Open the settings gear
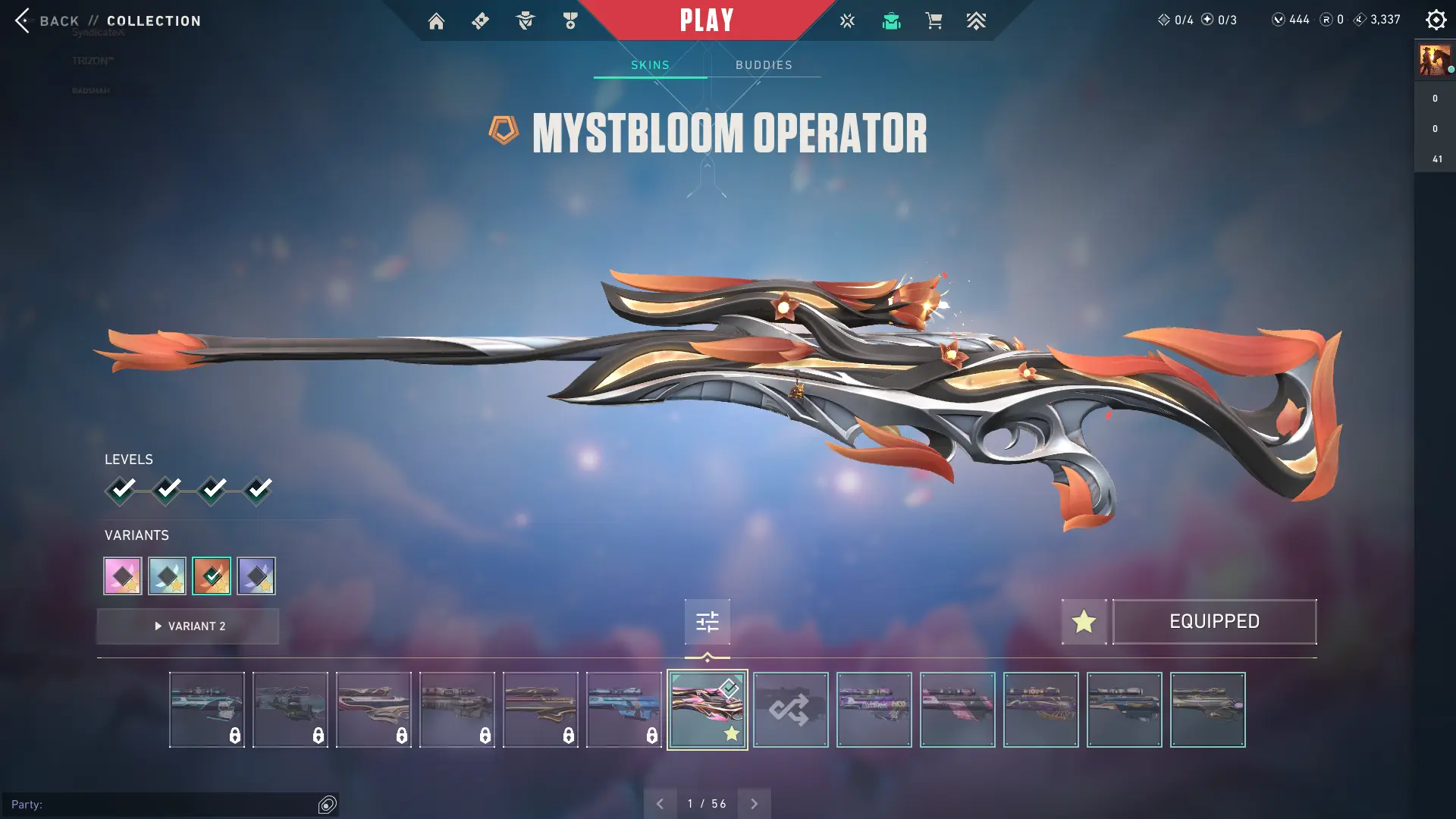This screenshot has height=819, width=1456. 1436,20
